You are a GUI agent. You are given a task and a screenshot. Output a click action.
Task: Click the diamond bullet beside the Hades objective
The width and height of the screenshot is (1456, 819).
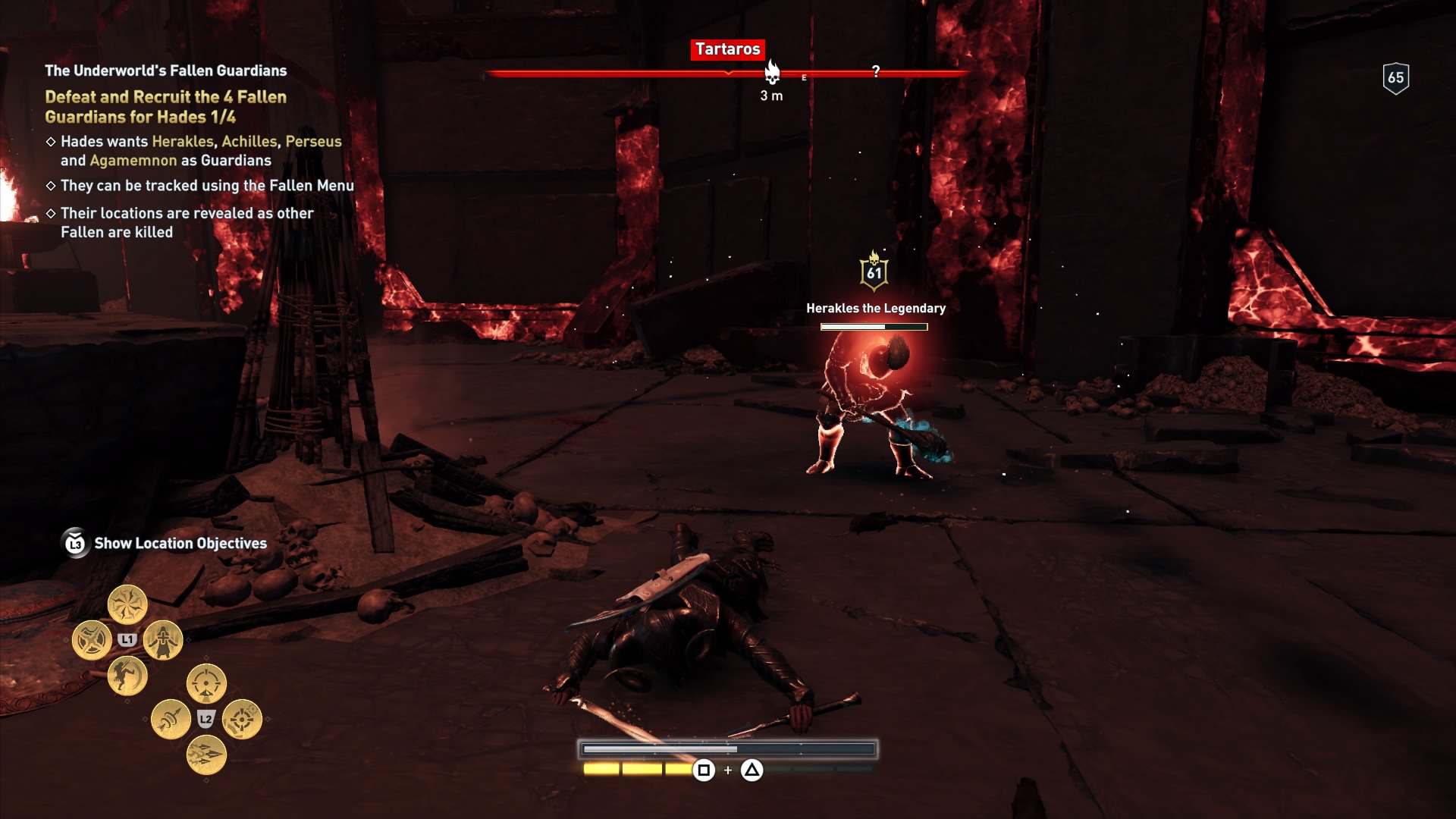(52, 142)
